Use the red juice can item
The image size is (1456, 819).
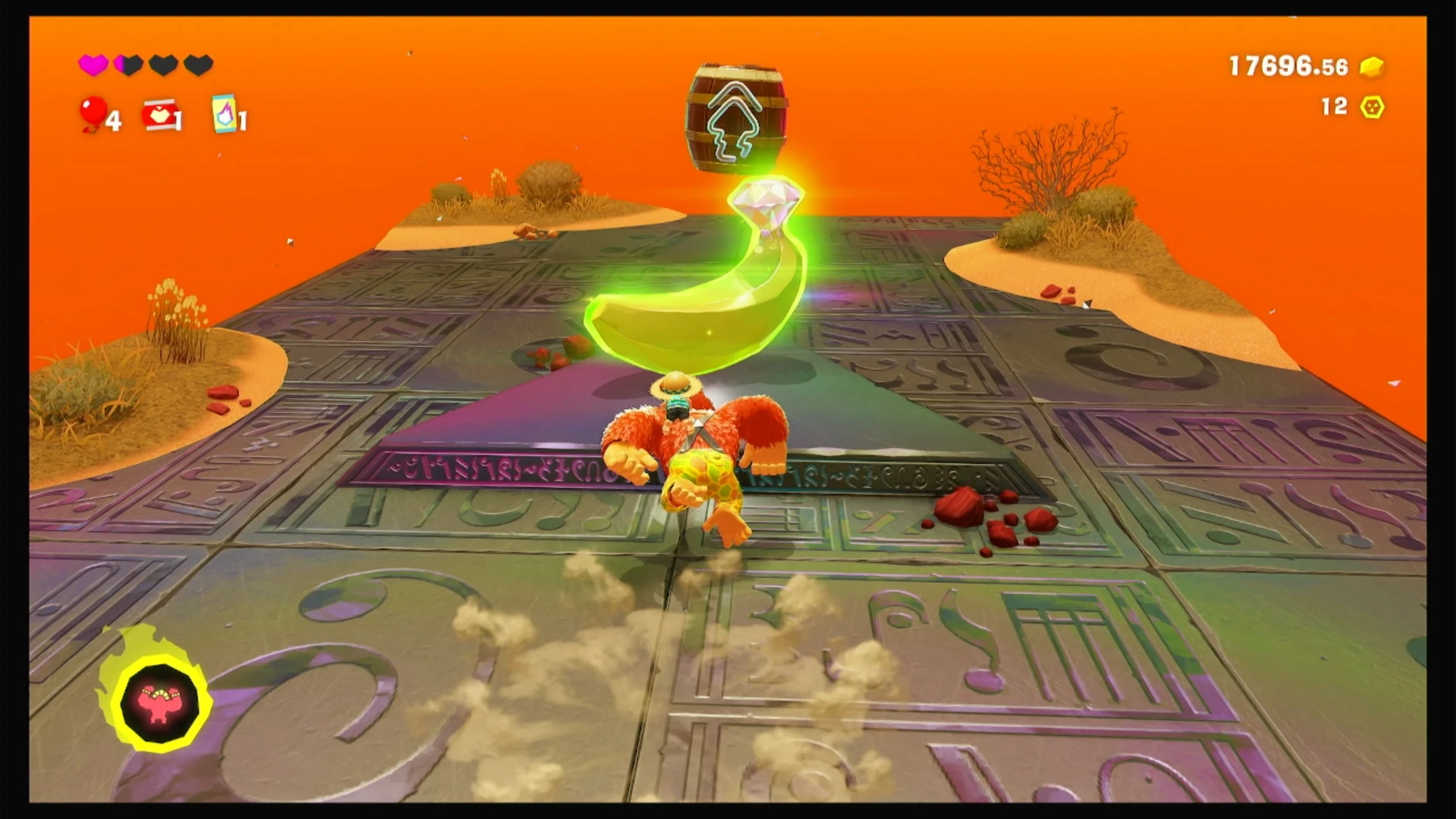(159, 115)
